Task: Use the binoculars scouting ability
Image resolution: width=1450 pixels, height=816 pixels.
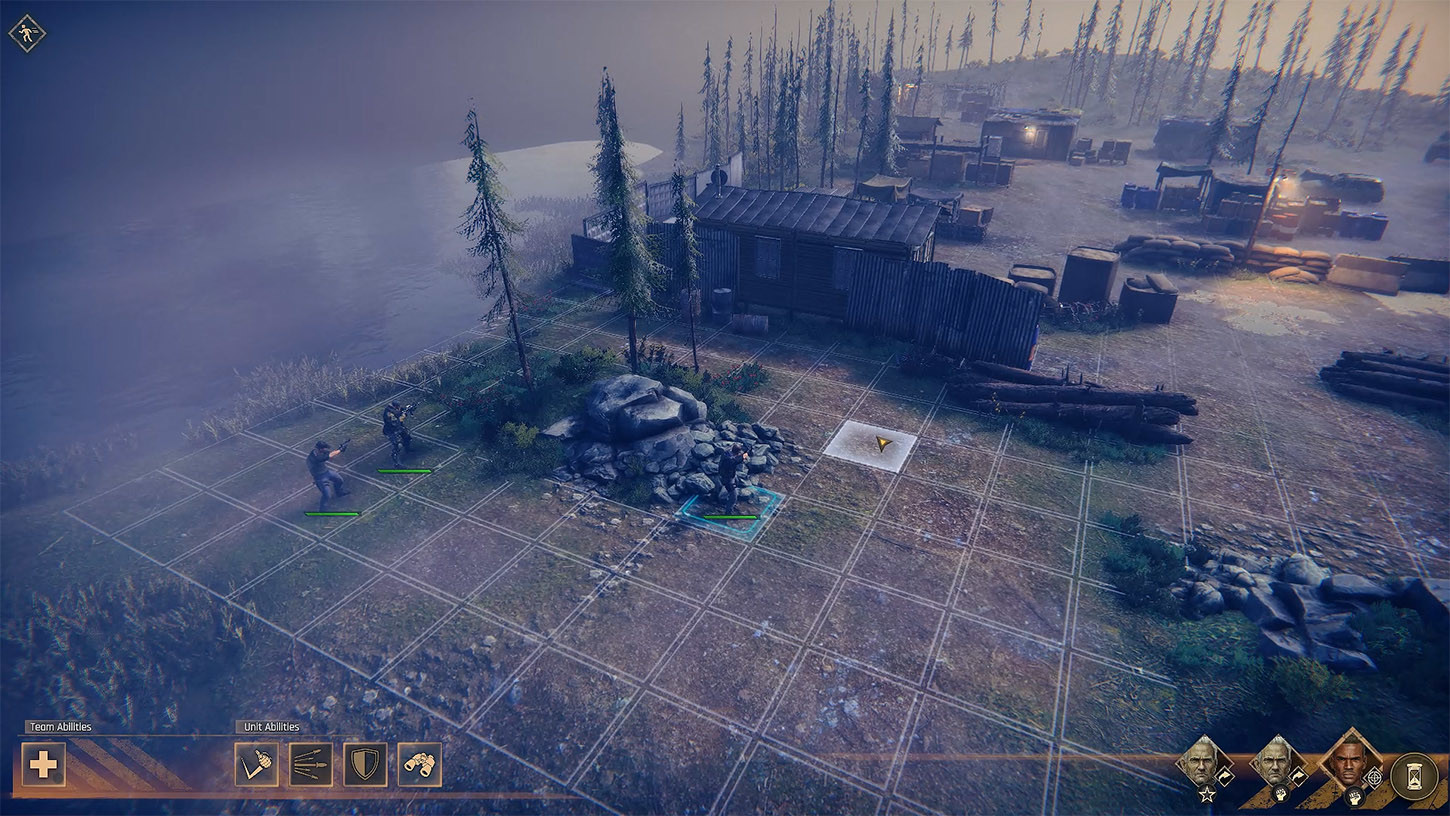Action: coord(419,765)
